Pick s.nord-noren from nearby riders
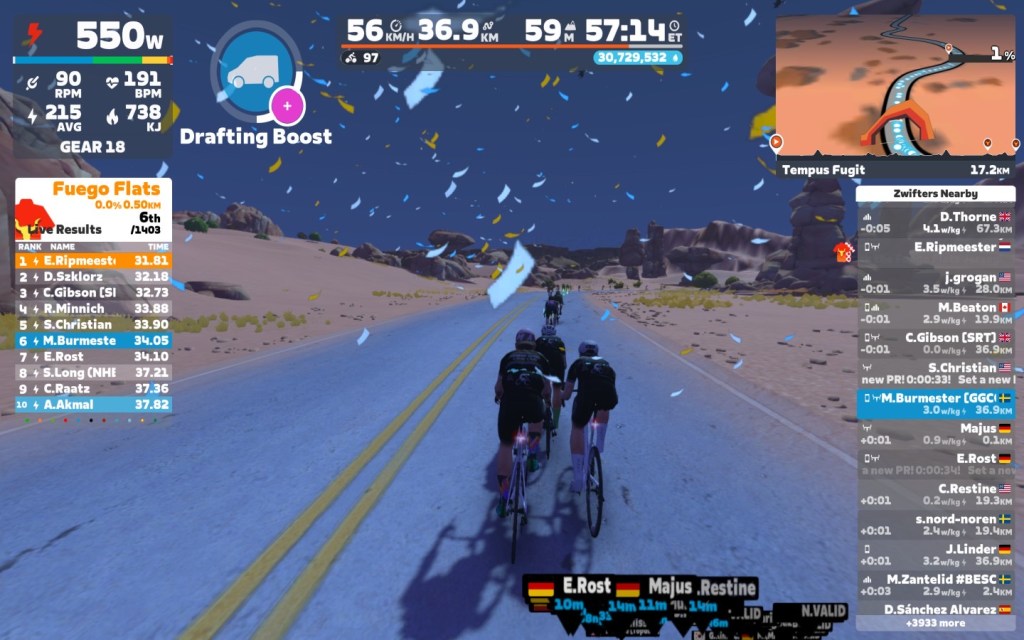The width and height of the screenshot is (1024, 640). pyautogui.click(x=936, y=525)
